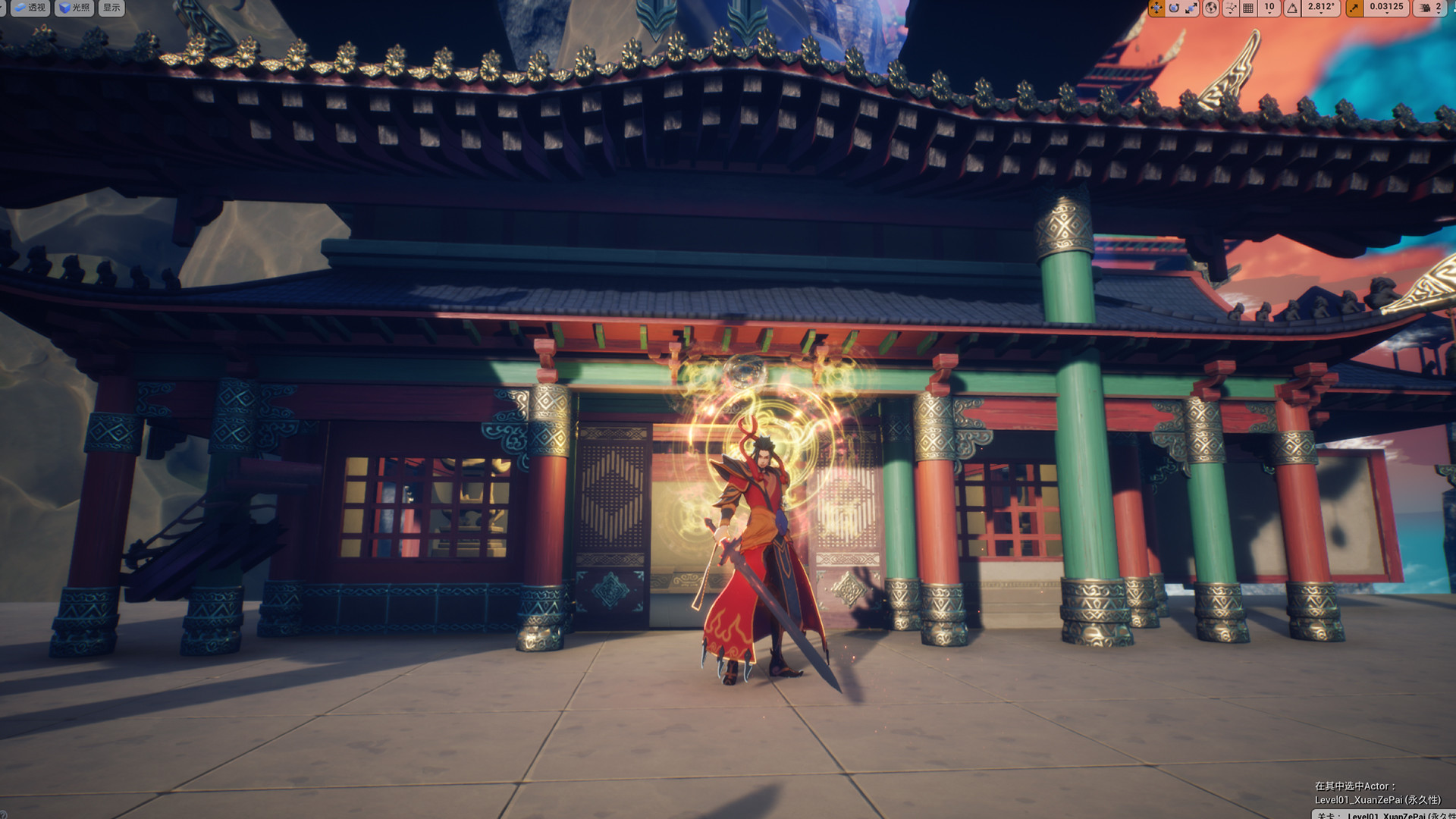Open the grid size dropdown showing 10
This screenshot has height=819, width=1456.
[1269, 8]
